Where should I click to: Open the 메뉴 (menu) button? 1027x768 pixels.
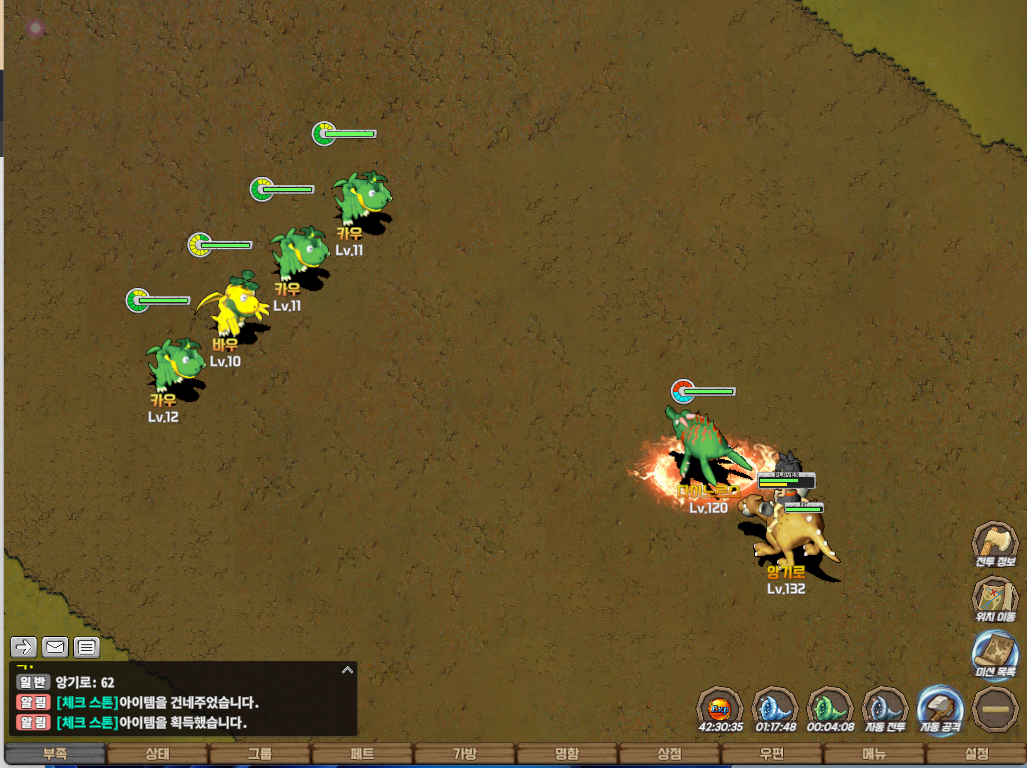[x=874, y=754]
